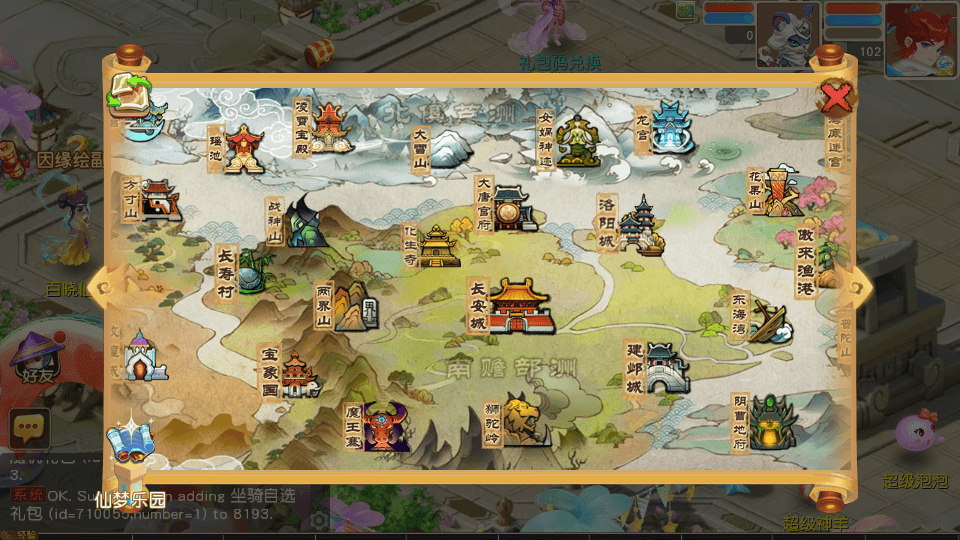
Task: Go to 狮驼岭 on the map
Action: pos(525,420)
